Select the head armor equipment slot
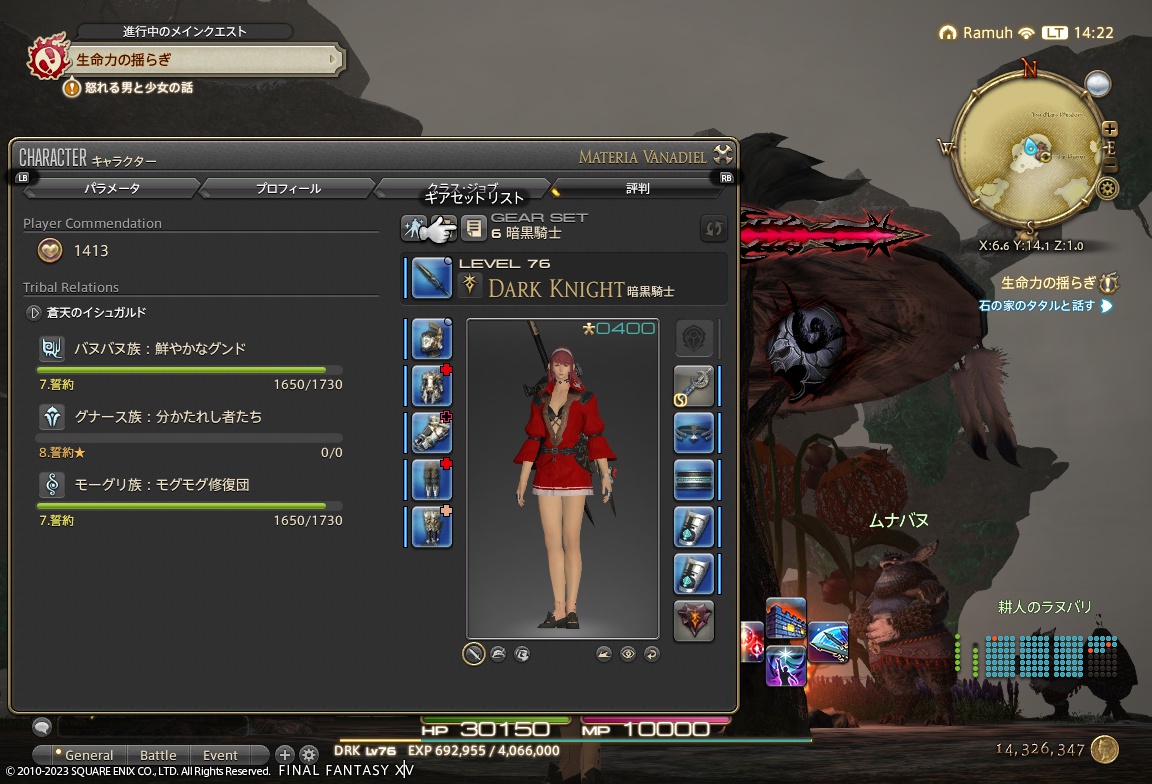This screenshot has width=1152, height=784. [432, 339]
